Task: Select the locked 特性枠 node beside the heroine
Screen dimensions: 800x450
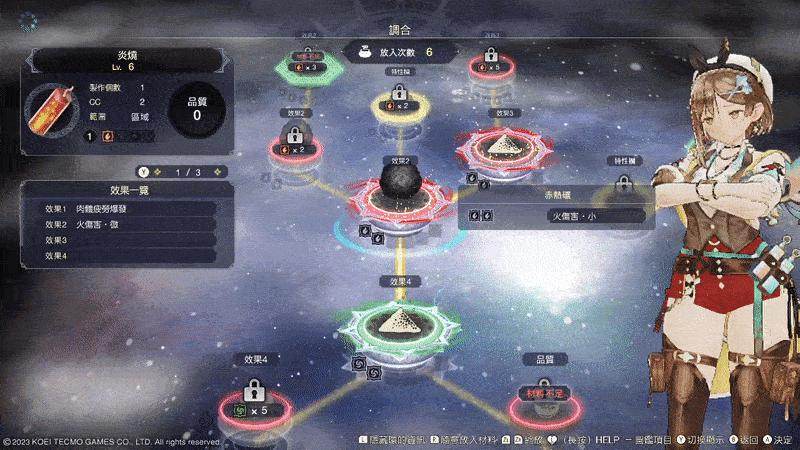Action: point(624,188)
